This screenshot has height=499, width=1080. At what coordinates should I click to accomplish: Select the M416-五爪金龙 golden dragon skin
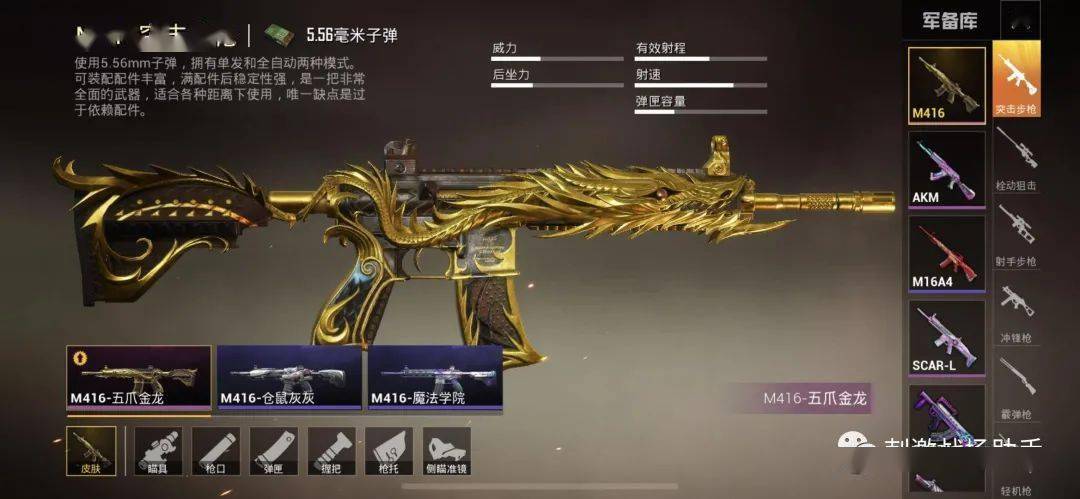(x=139, y=378)
